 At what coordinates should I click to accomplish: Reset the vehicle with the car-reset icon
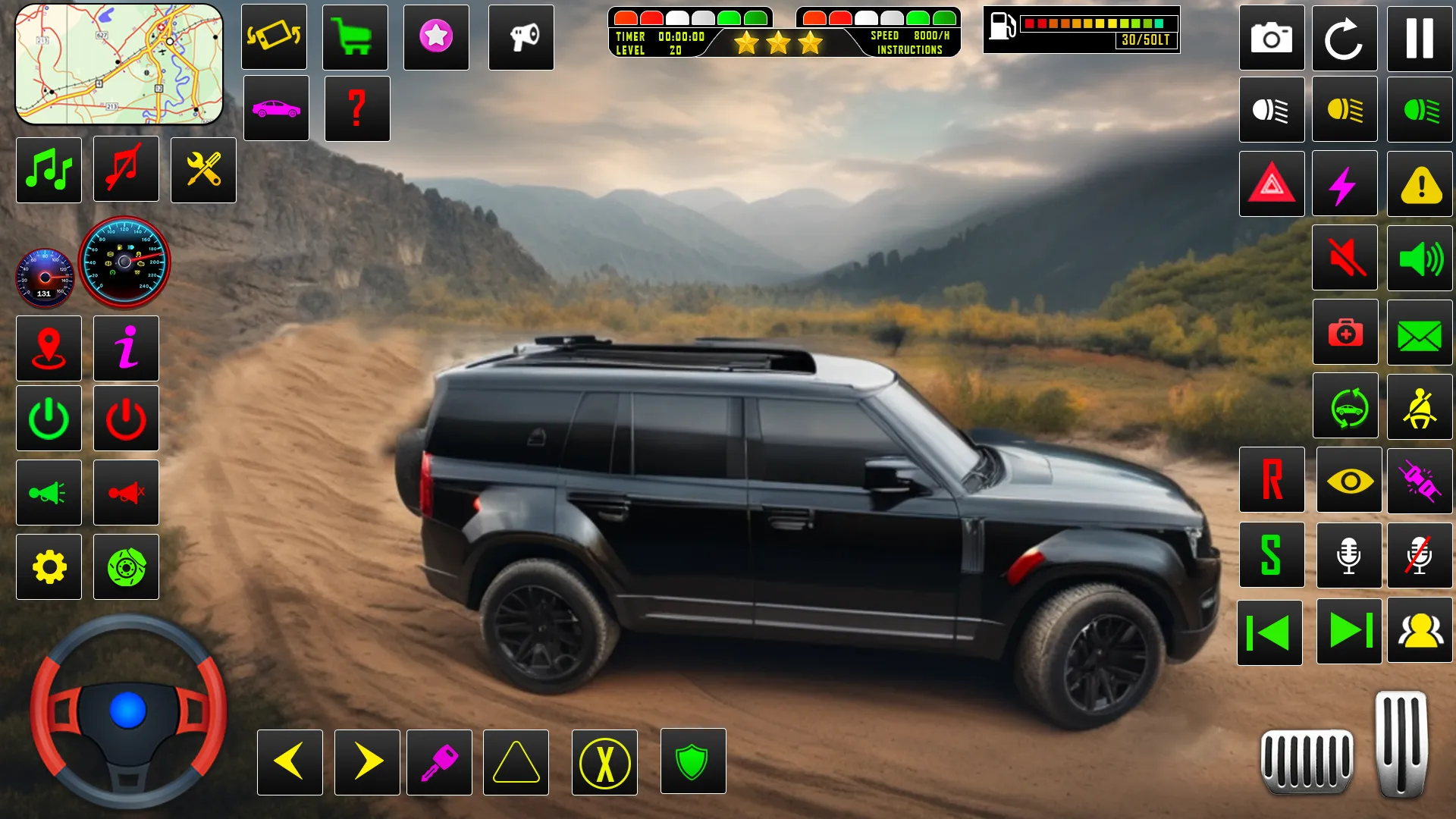coord(1345,407)
